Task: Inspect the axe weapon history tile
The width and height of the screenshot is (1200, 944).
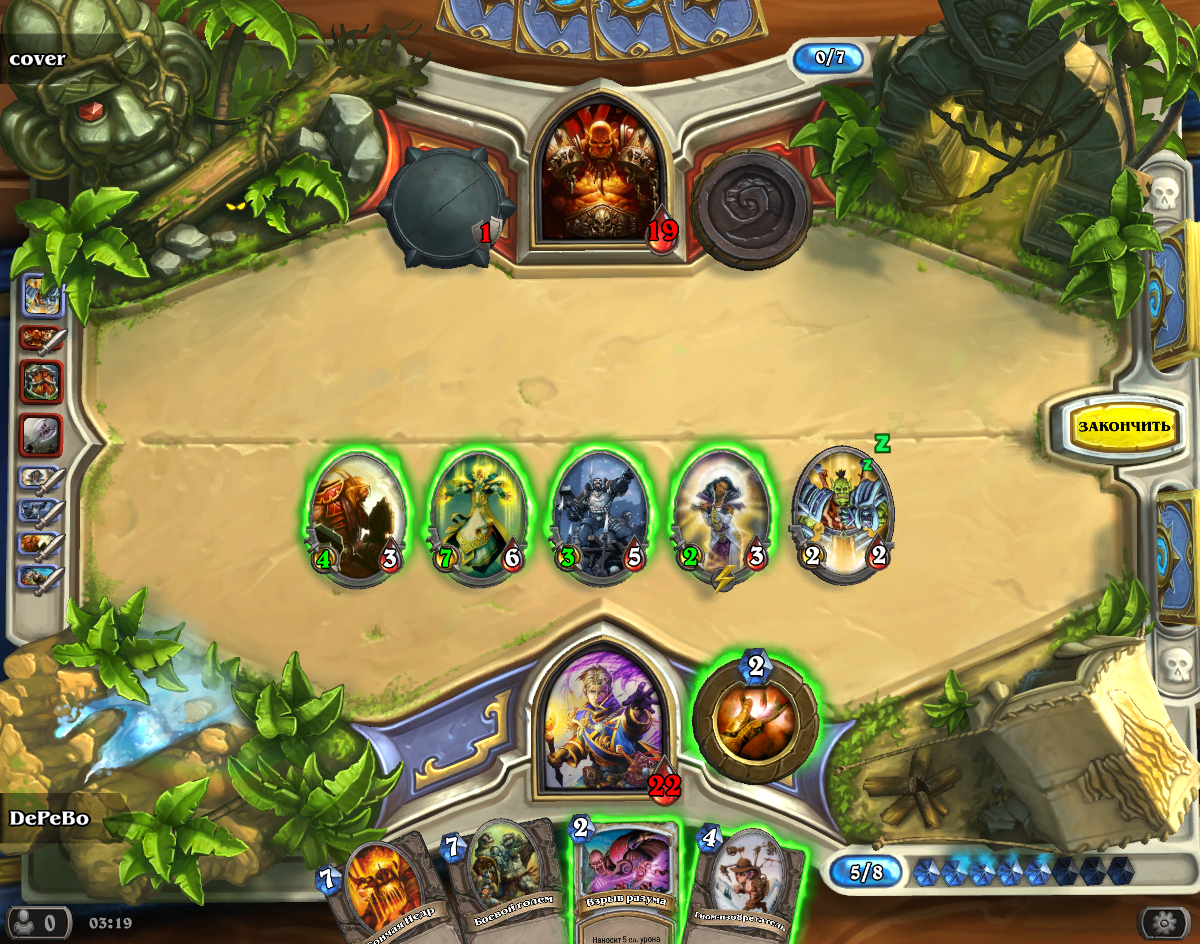Action: point(41,435)
